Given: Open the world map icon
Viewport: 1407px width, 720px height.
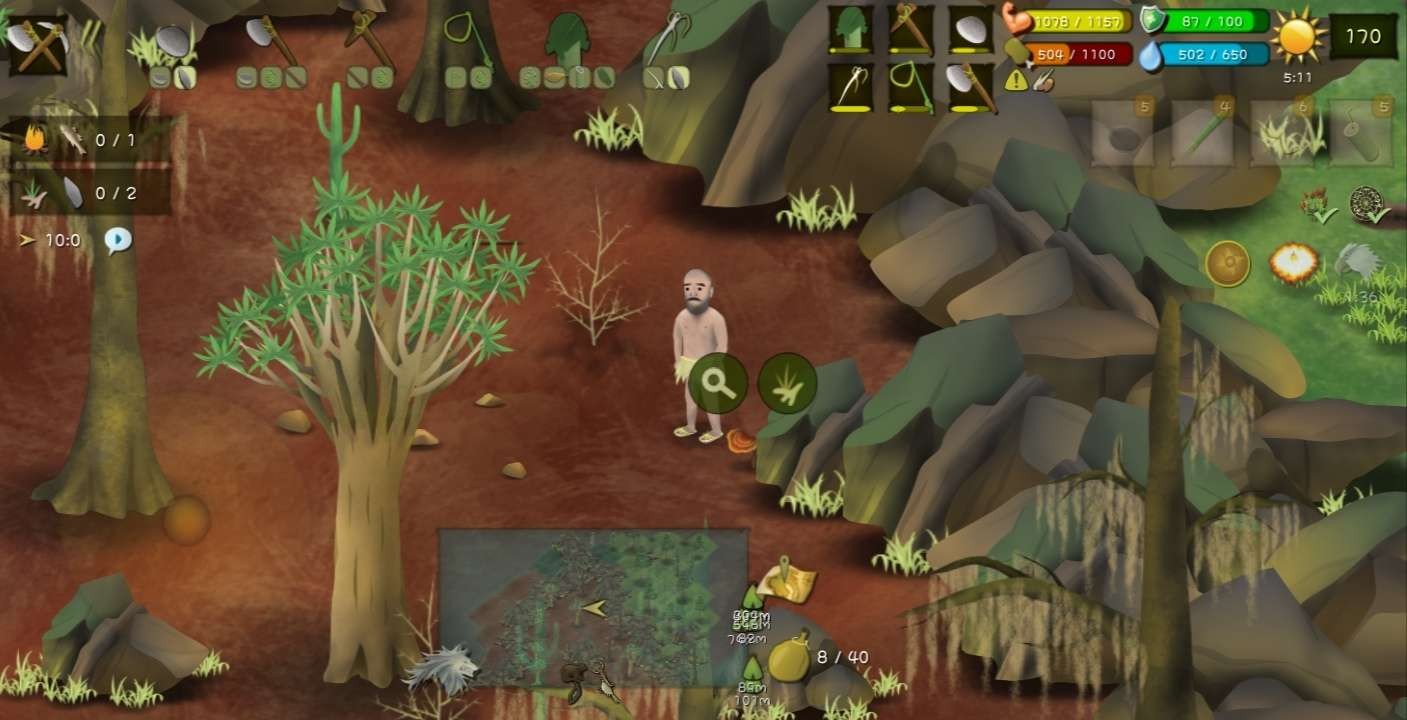Looking at the screenshot, I should 788,582.
